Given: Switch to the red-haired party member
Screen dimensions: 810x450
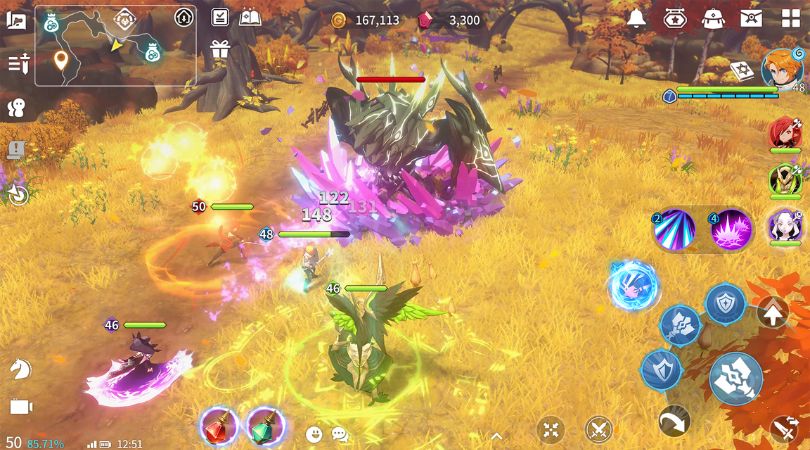Looking at the screenshot, I should pyautogui.click(x=784, y=133).
